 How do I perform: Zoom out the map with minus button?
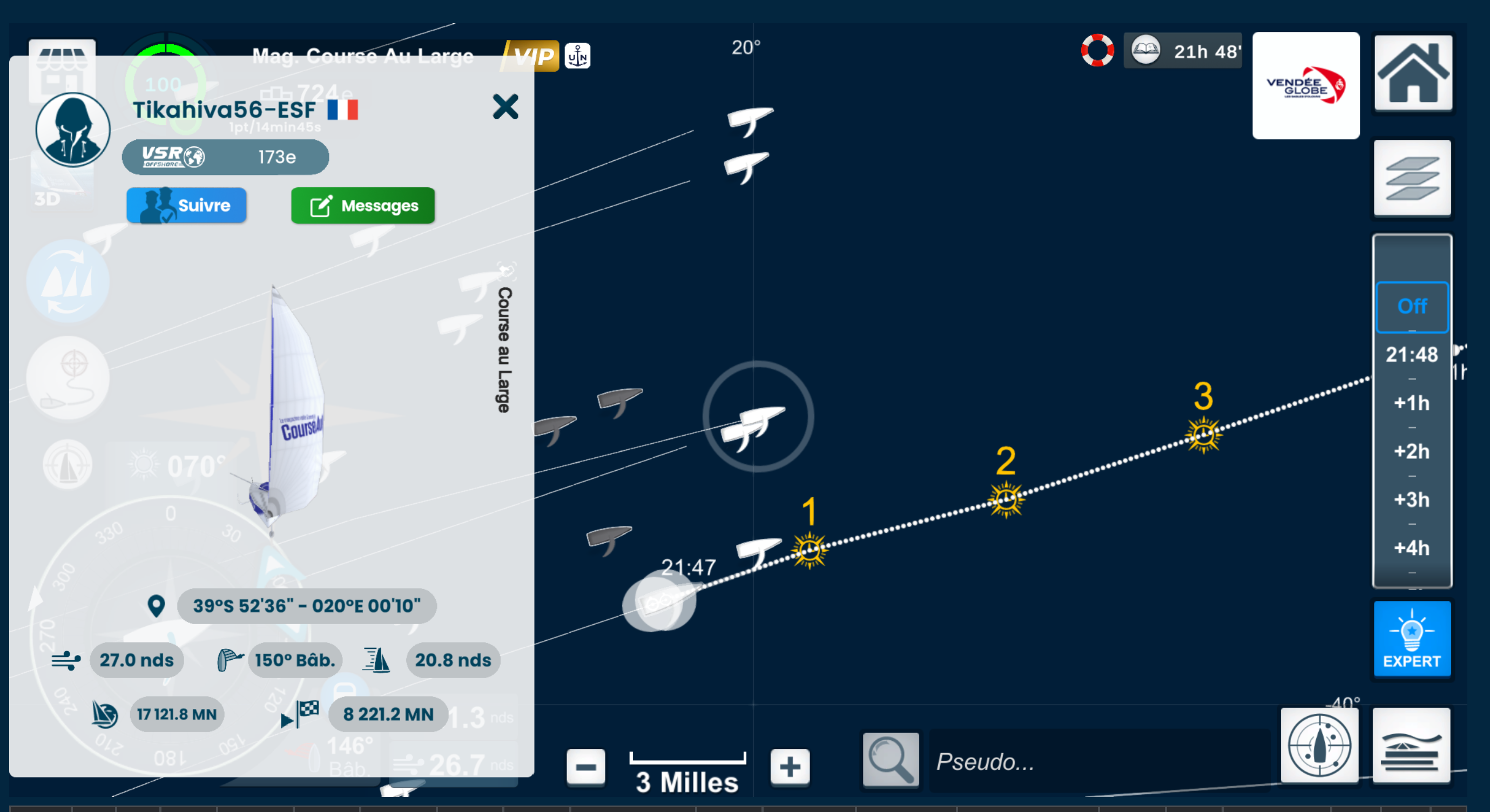(585, 768)
